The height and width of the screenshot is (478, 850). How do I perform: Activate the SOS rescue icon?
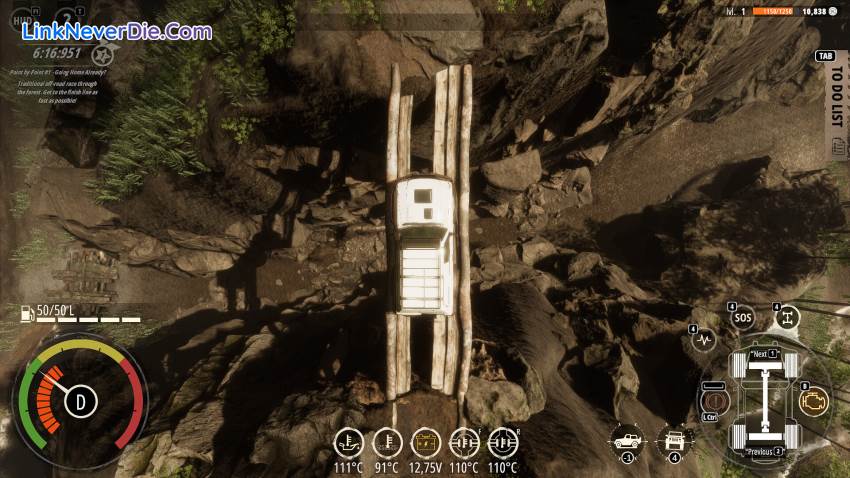[741, 319]
